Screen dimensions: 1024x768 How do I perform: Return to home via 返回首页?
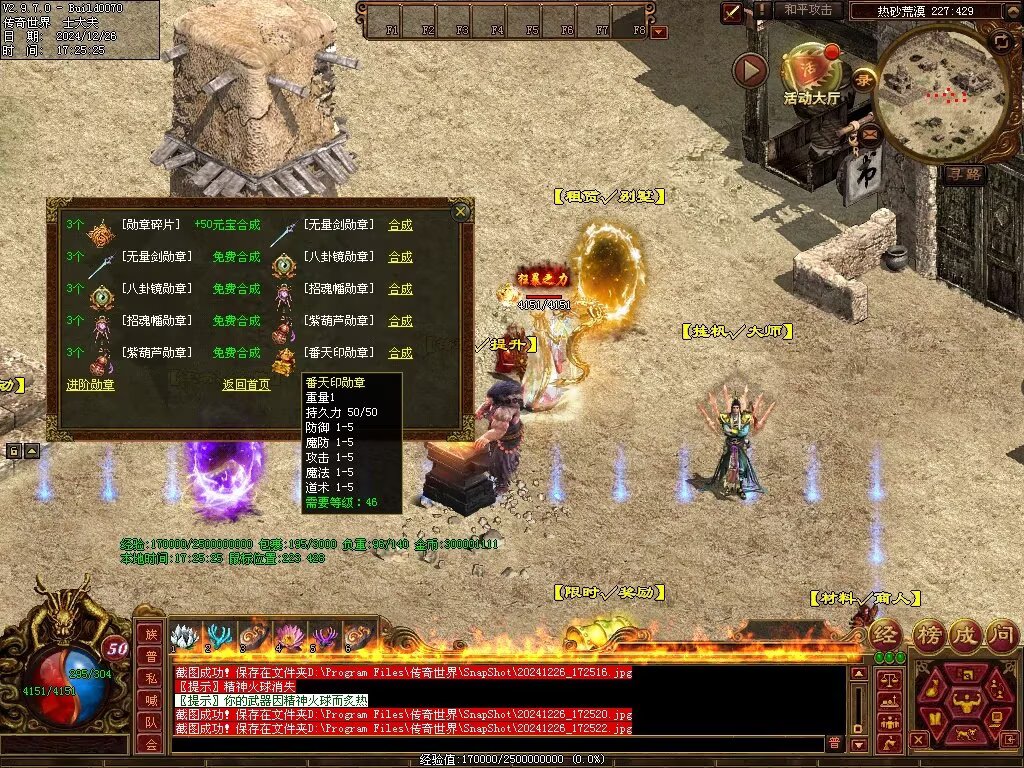click(246, 384)
